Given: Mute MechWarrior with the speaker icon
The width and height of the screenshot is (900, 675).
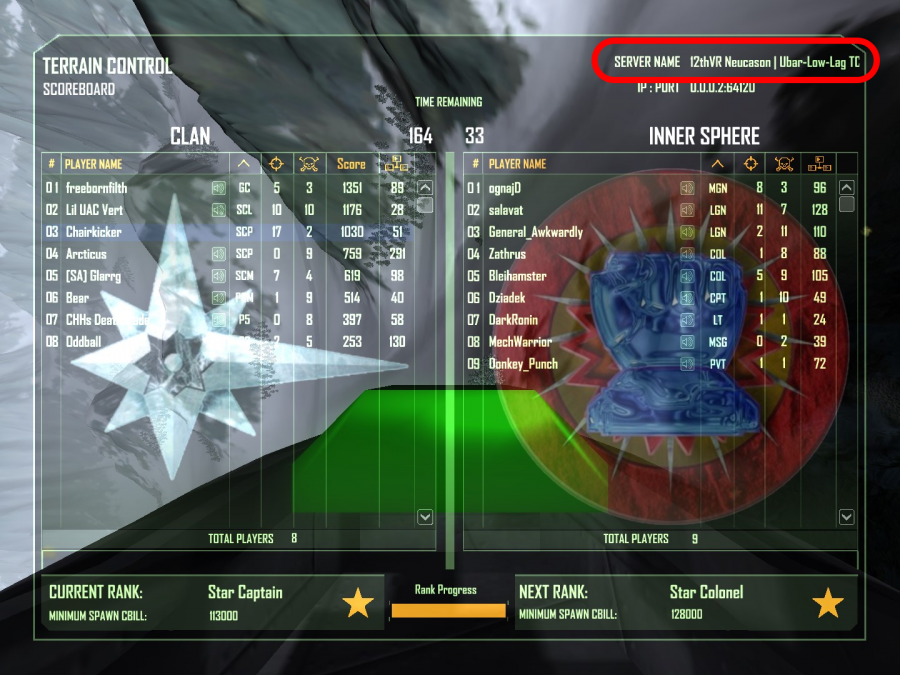Looking at the screenshot, I should pos(687,342).
